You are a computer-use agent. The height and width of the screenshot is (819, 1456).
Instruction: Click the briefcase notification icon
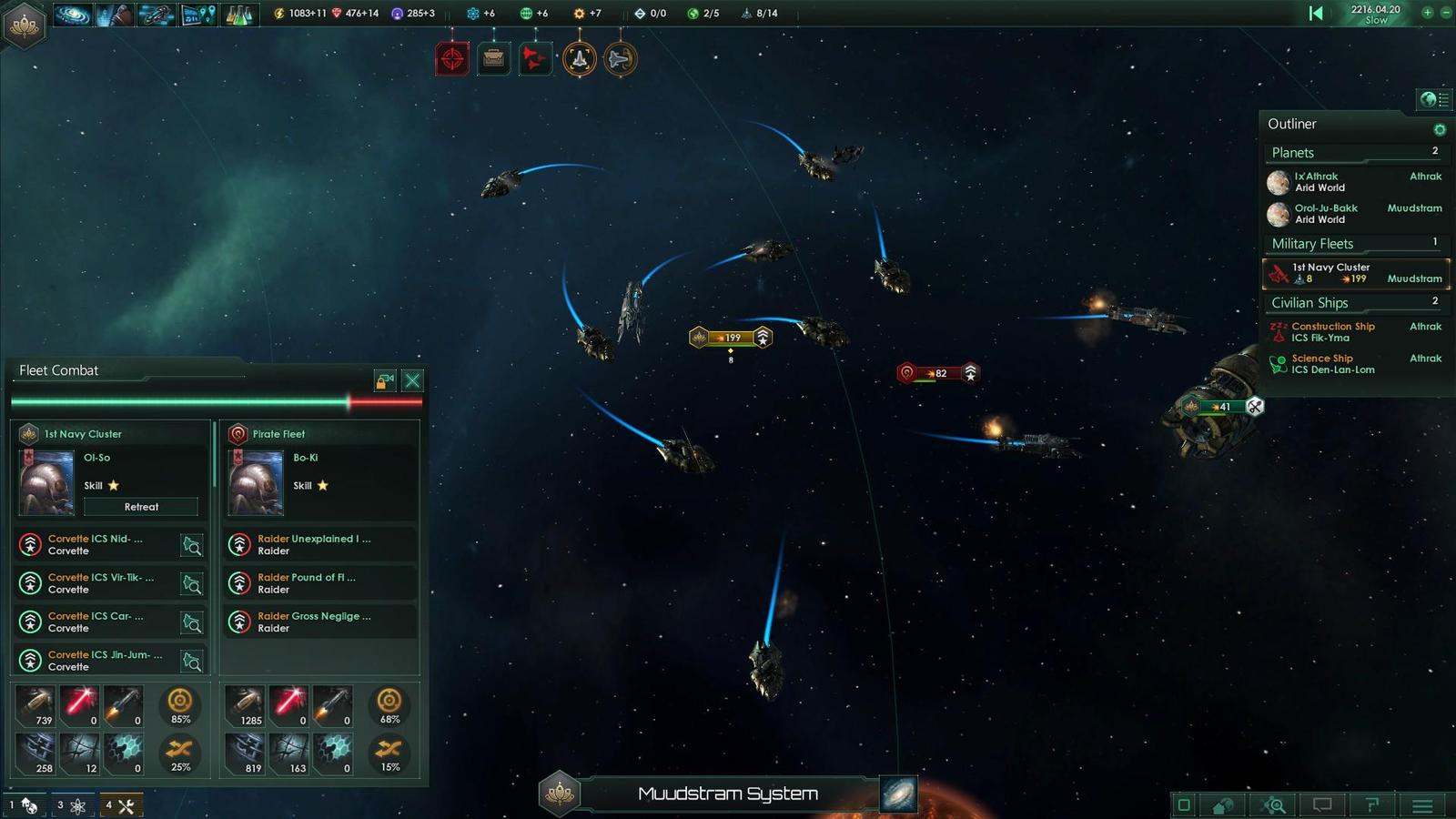tap(493, 60)
